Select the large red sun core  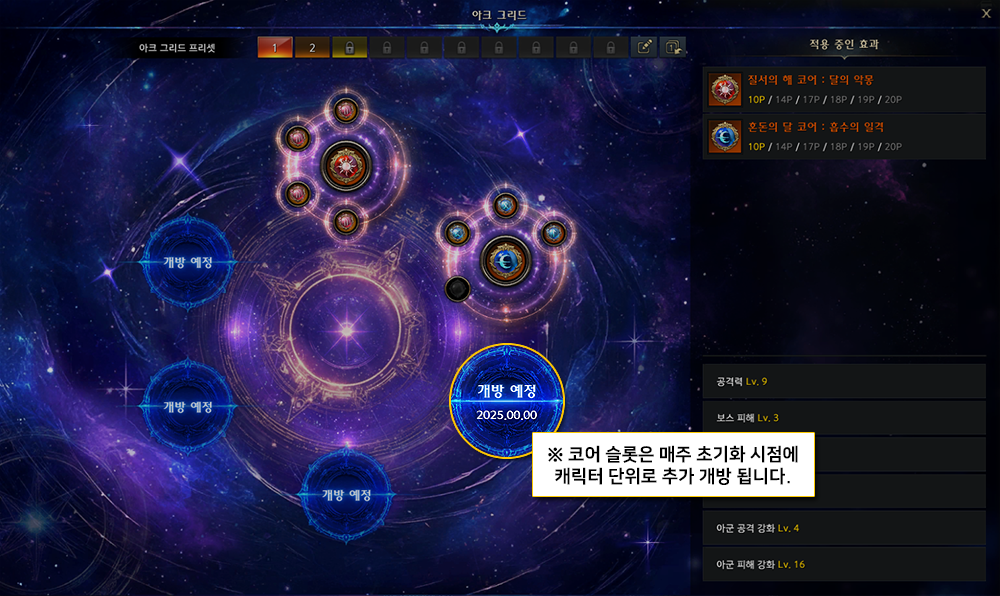coord(346,165)
